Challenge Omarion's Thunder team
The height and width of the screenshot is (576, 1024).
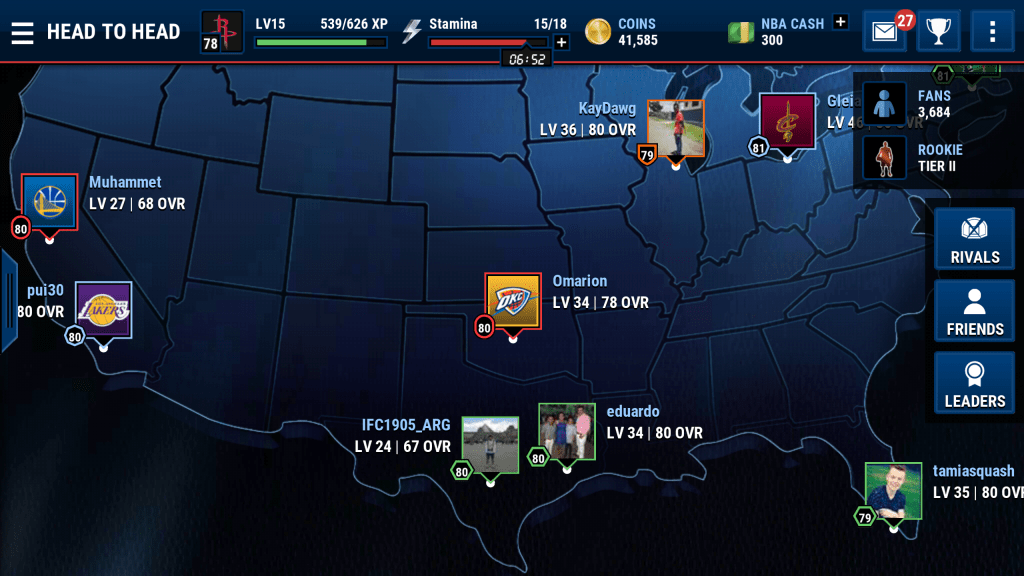coord(513,301)
